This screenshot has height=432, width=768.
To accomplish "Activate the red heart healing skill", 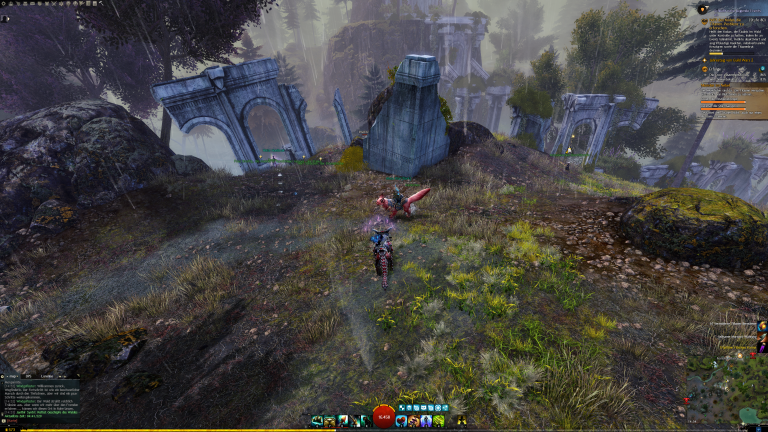I will click(x=401, y=421).
